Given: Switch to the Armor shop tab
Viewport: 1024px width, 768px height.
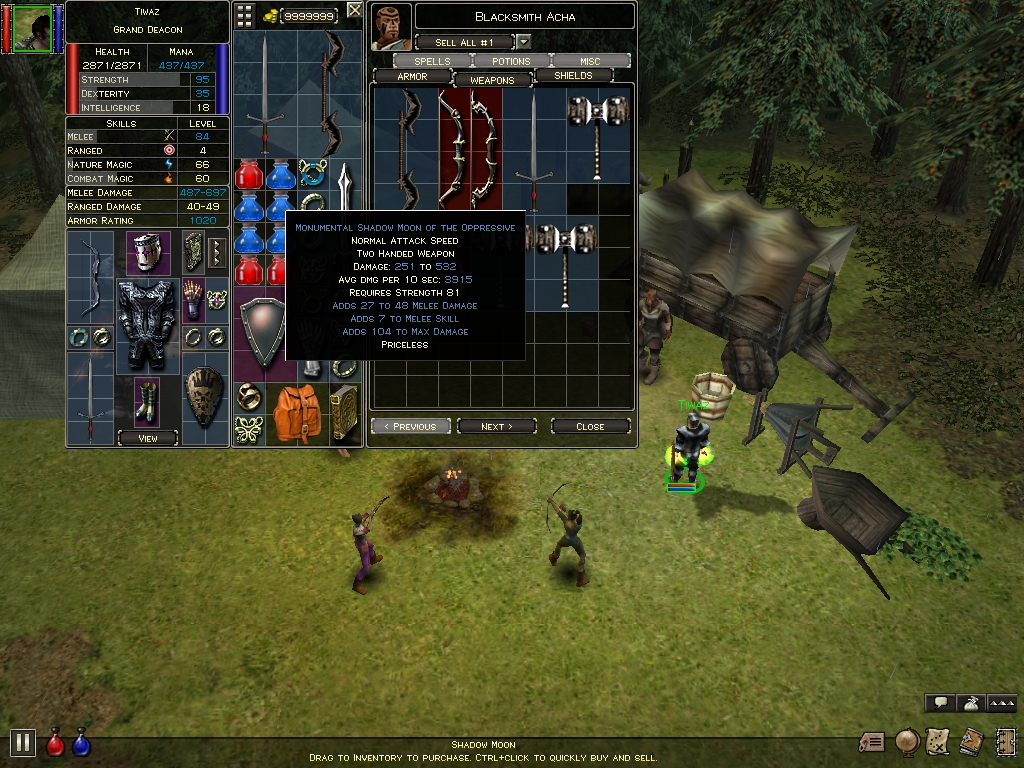Looking at the screenshot, I should point(412,77).
